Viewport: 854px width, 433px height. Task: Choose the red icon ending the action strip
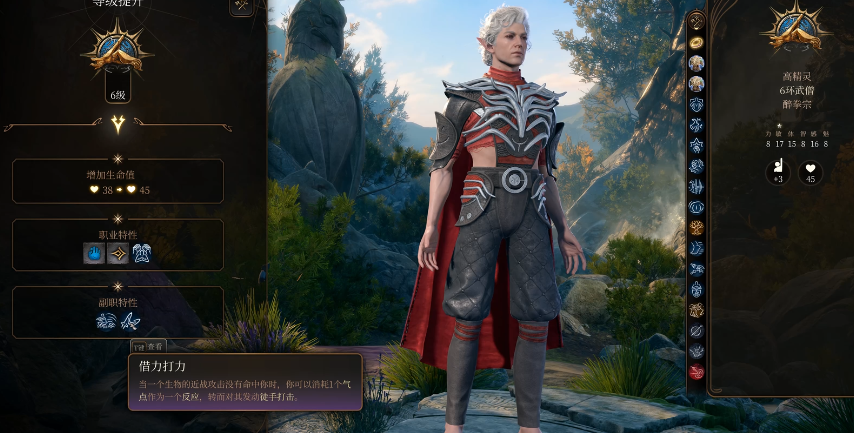pos(697,373)
